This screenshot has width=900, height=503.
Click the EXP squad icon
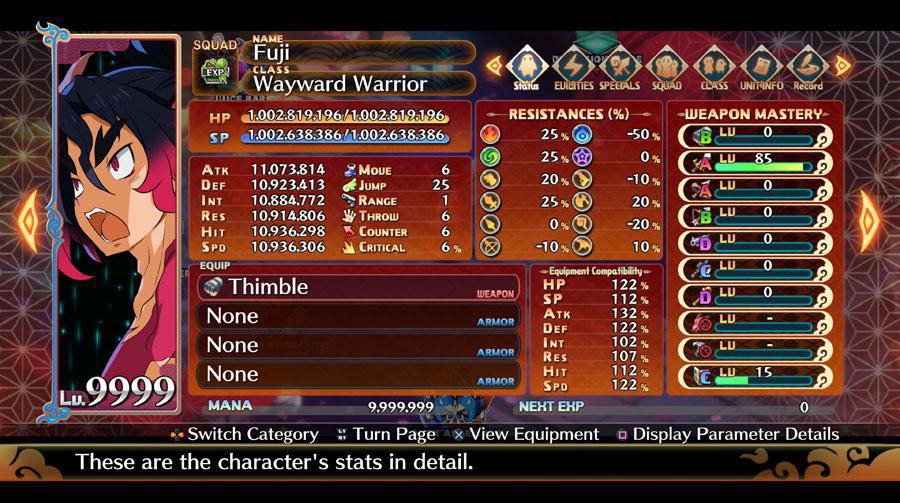click(214, 72)
